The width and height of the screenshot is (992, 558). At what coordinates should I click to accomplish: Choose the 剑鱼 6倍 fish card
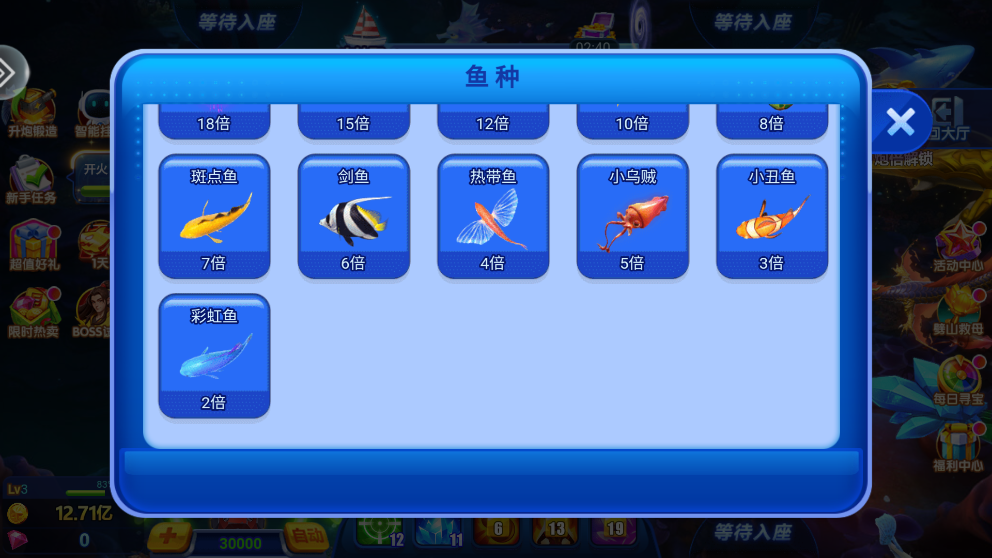(x=354, y=217)
